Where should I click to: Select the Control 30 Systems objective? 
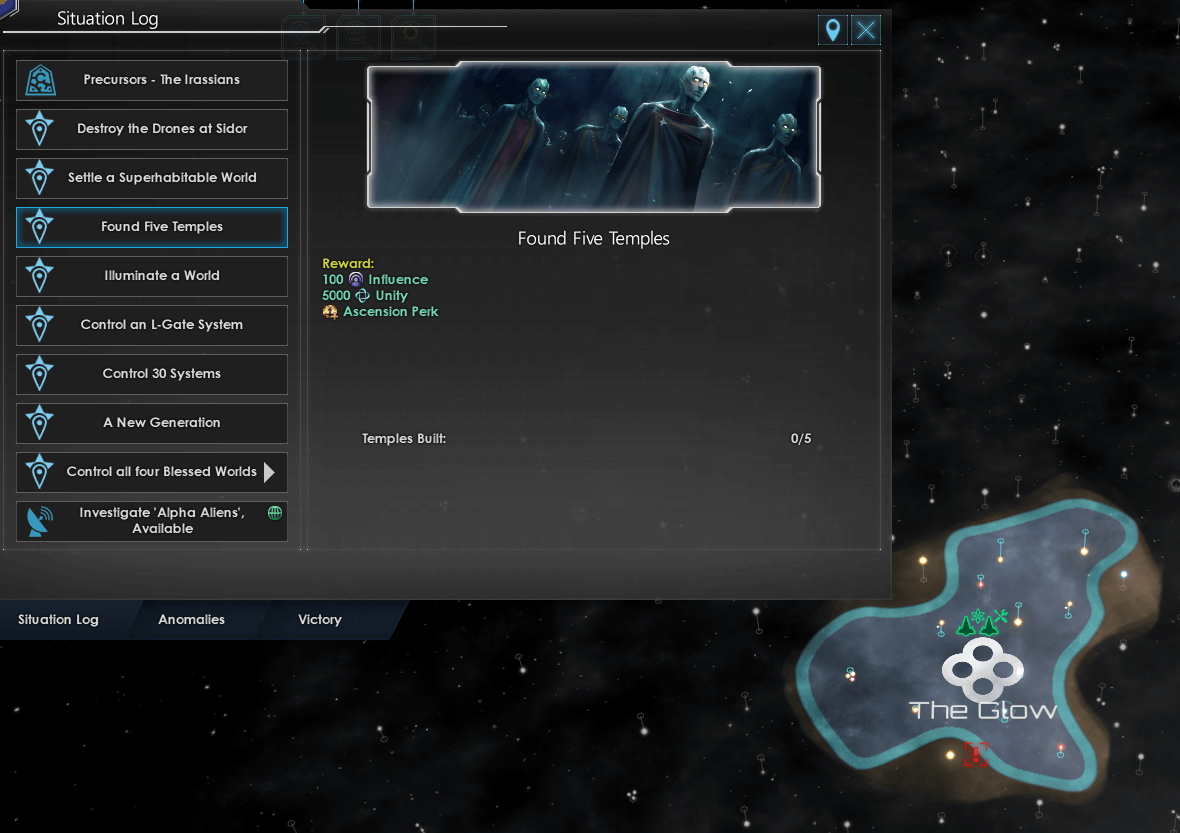click(x=152, y=374)
